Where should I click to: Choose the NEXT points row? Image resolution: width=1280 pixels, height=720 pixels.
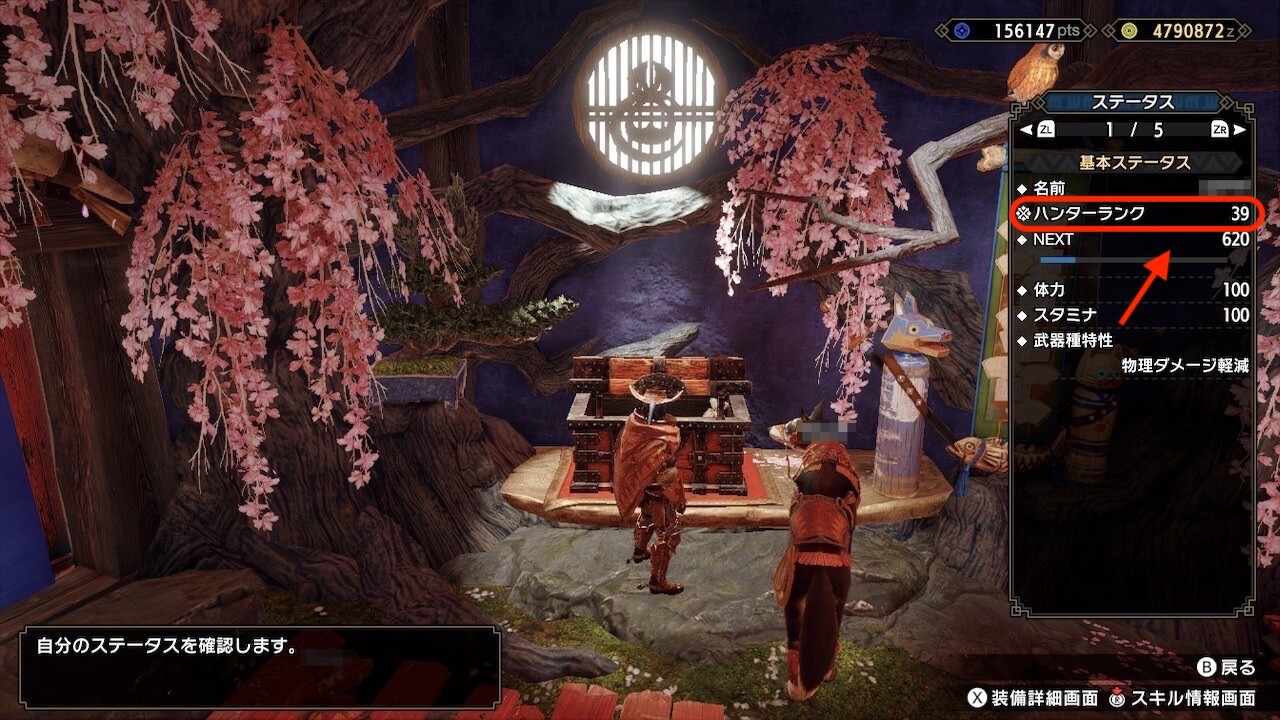click(x=1134, y=240)
